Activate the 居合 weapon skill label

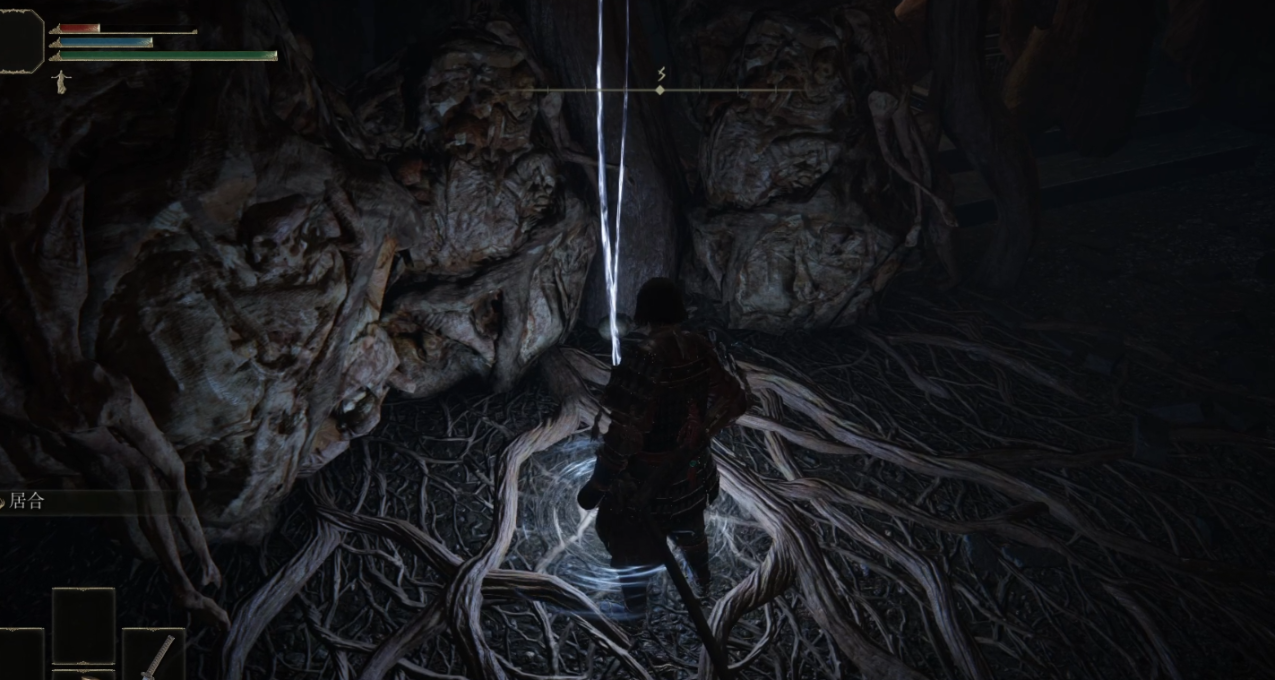click(27, 502)
